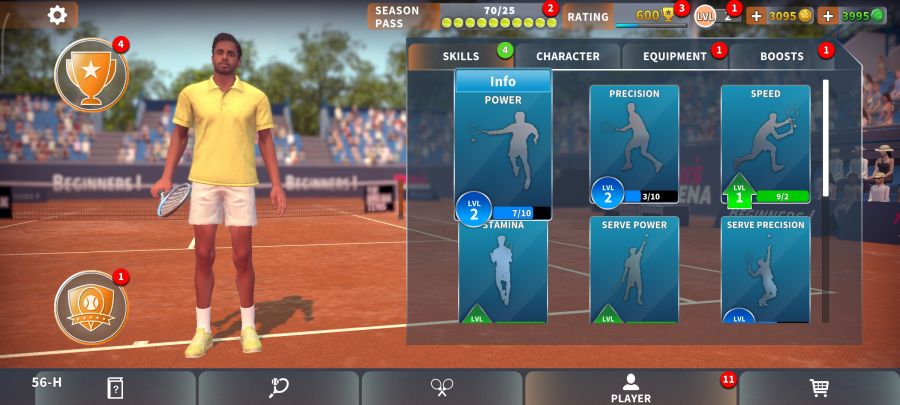This screenshot has width=900, height=405.
Task: Open the shopping cart store
Action: coord(819,388)
